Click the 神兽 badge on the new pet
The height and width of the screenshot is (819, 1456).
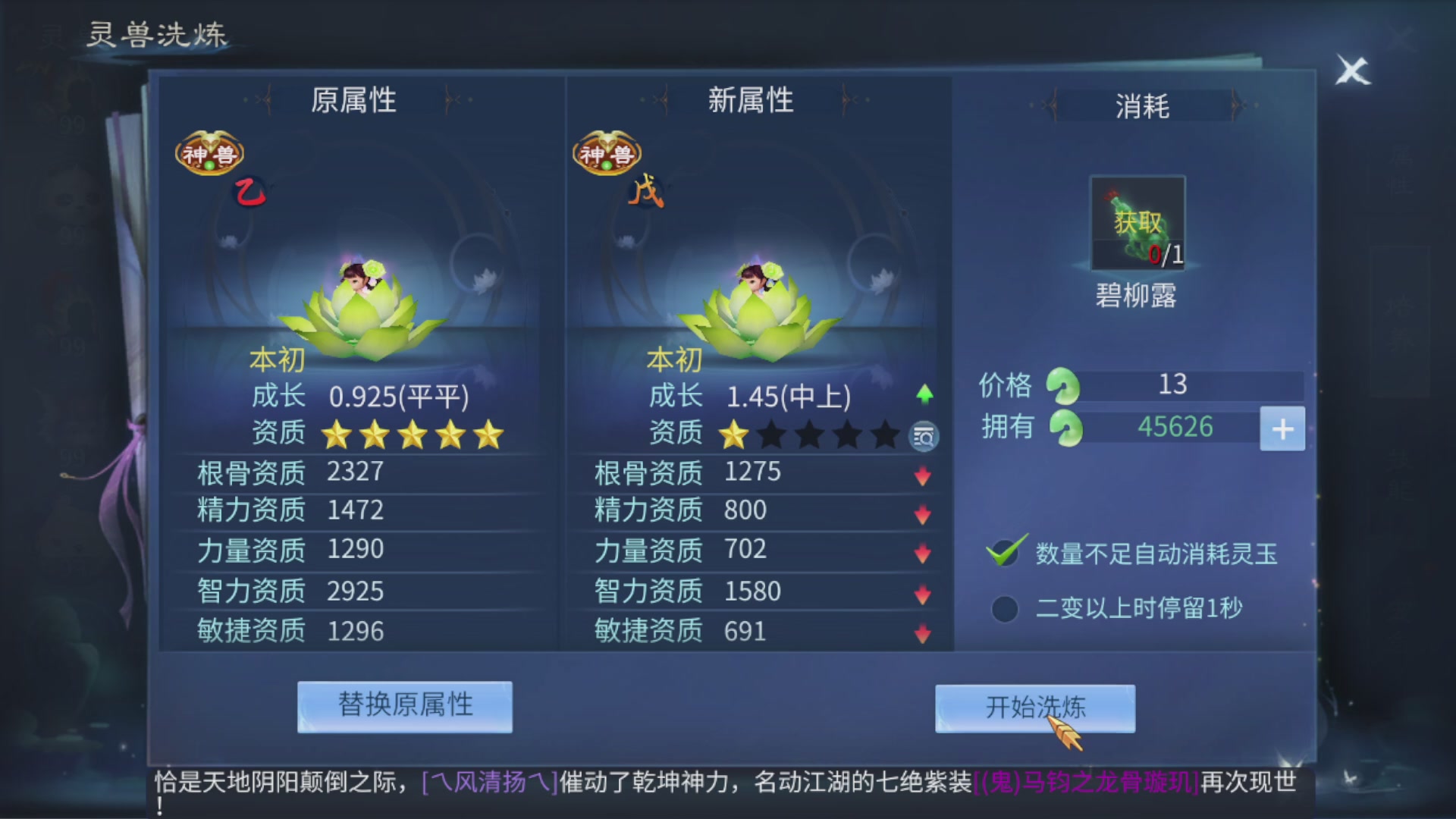click(x=605, y=152)
